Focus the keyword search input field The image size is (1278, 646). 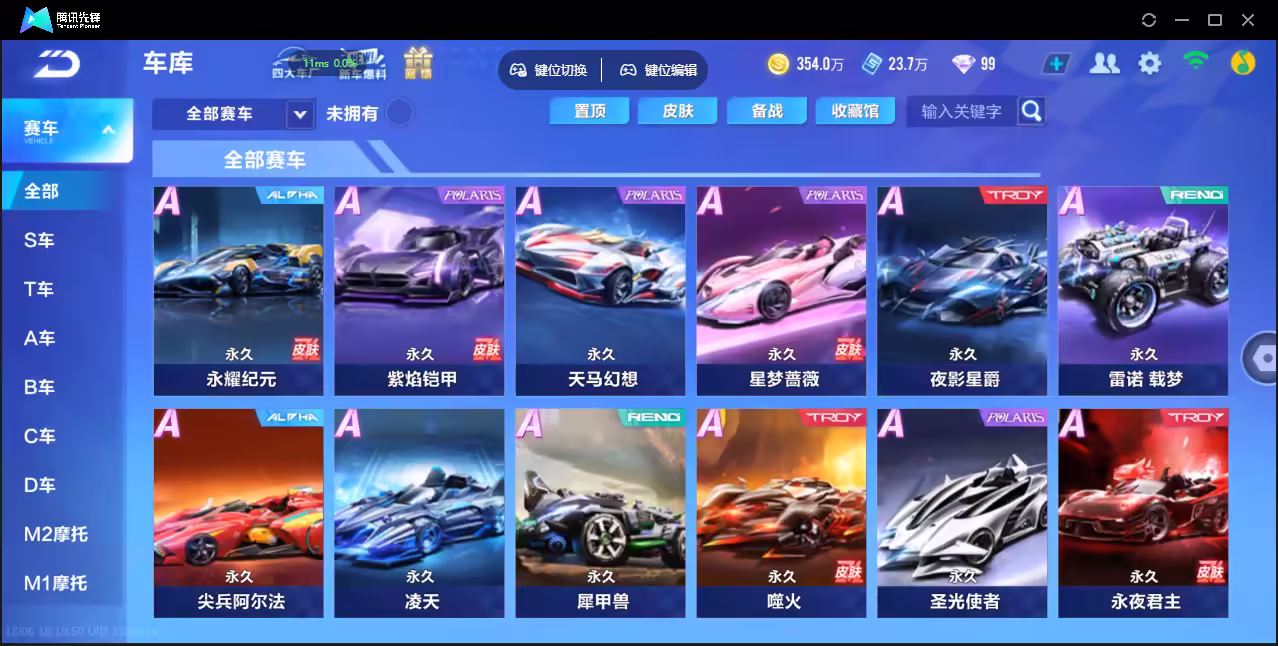click(x=961, y=111)
